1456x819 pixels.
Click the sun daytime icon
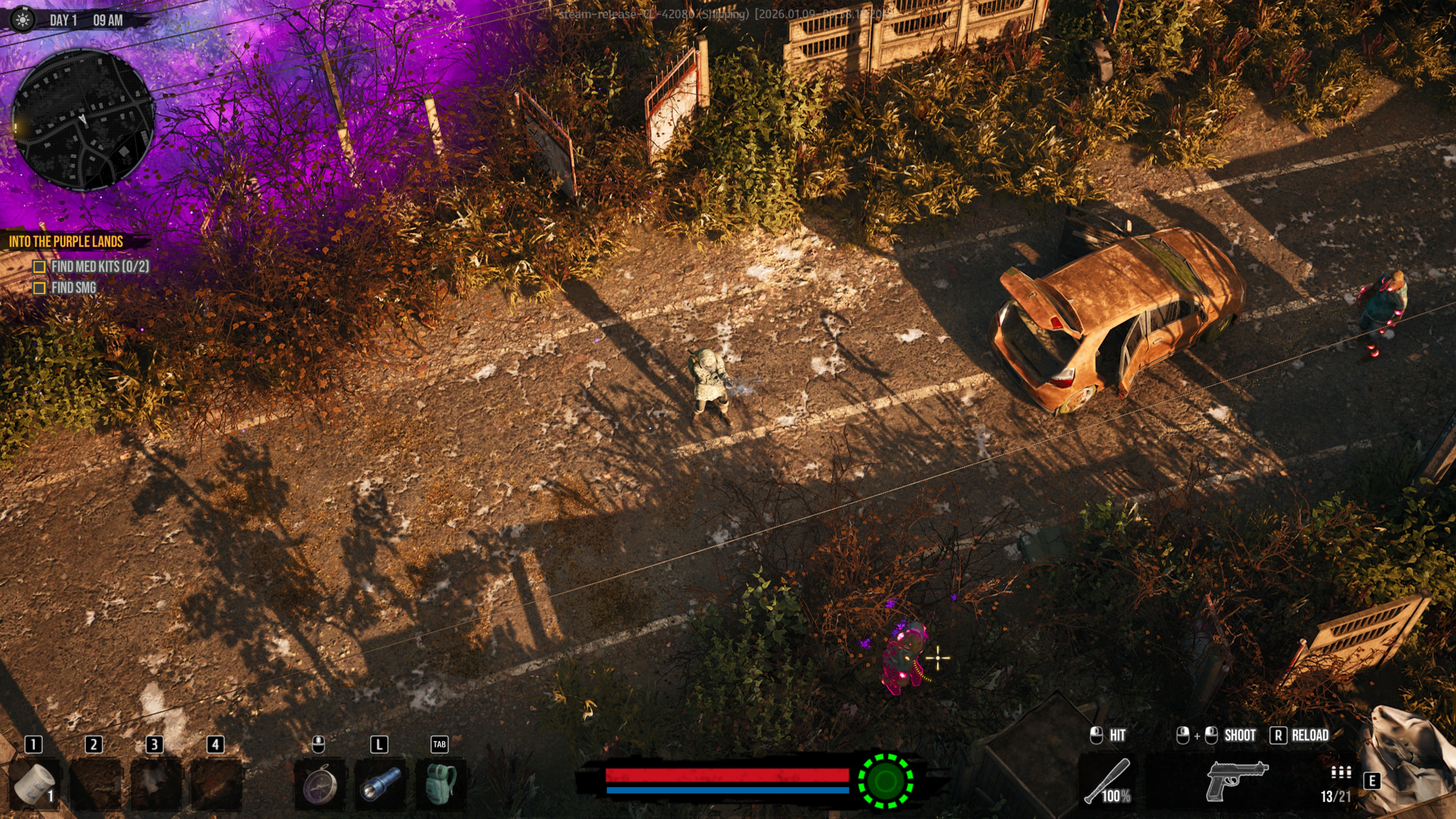(23, 20)
